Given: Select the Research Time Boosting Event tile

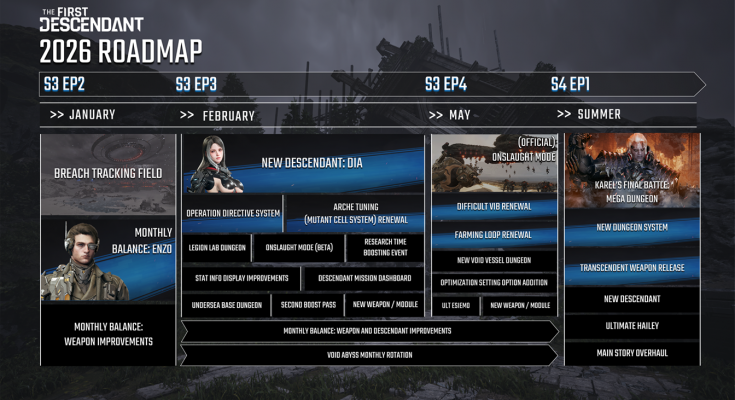Looking at the screenshot, I should click(384, 247).
